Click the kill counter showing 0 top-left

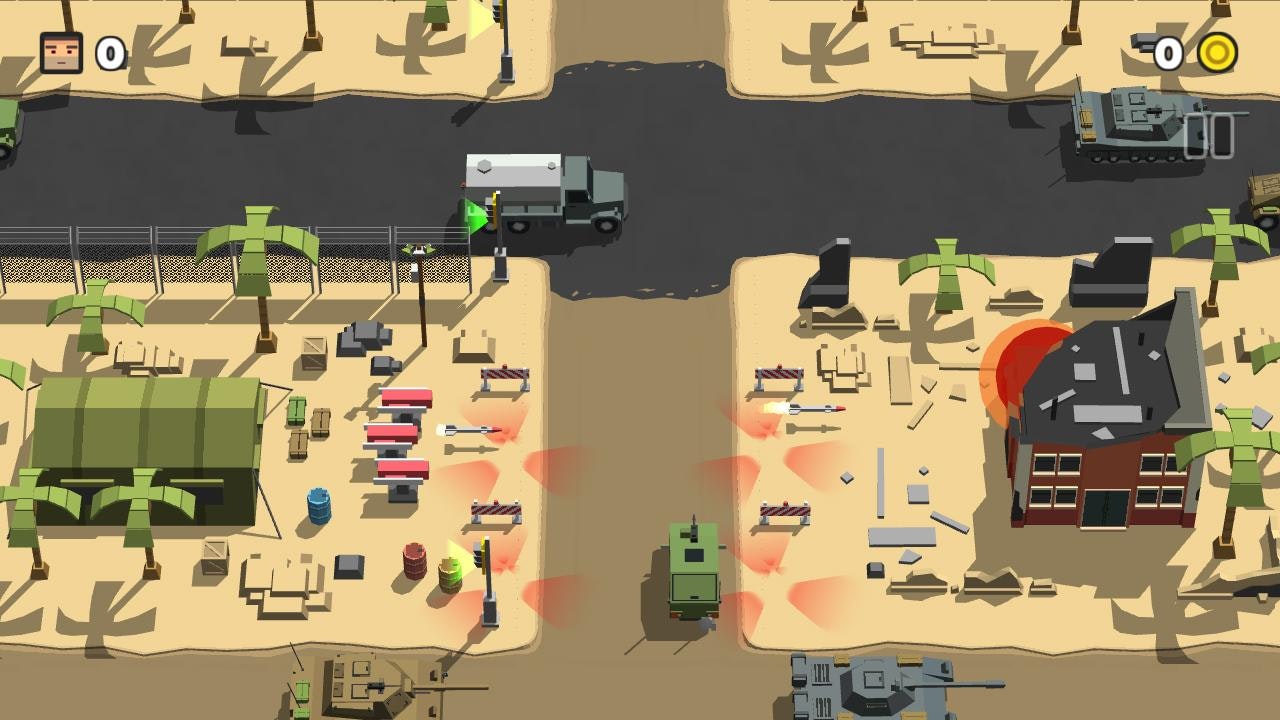click(108, 55)
